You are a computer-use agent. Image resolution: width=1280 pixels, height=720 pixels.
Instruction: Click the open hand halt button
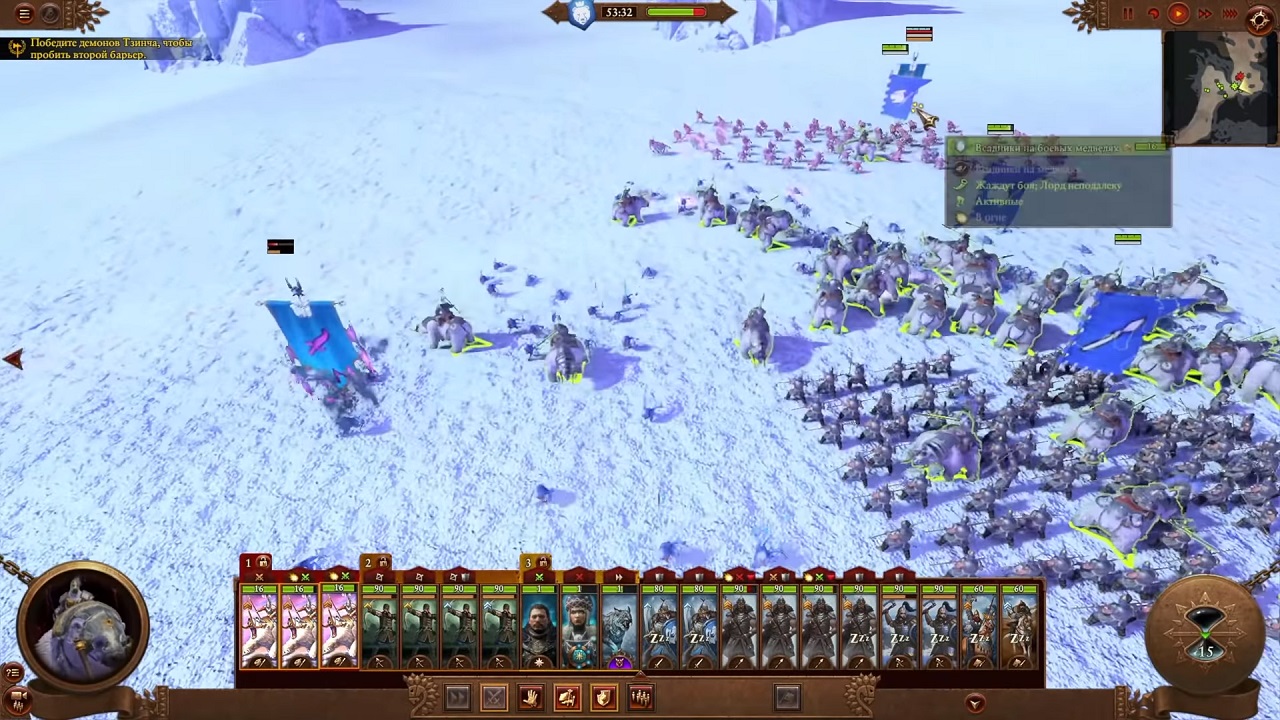click(x=530, y=697)
